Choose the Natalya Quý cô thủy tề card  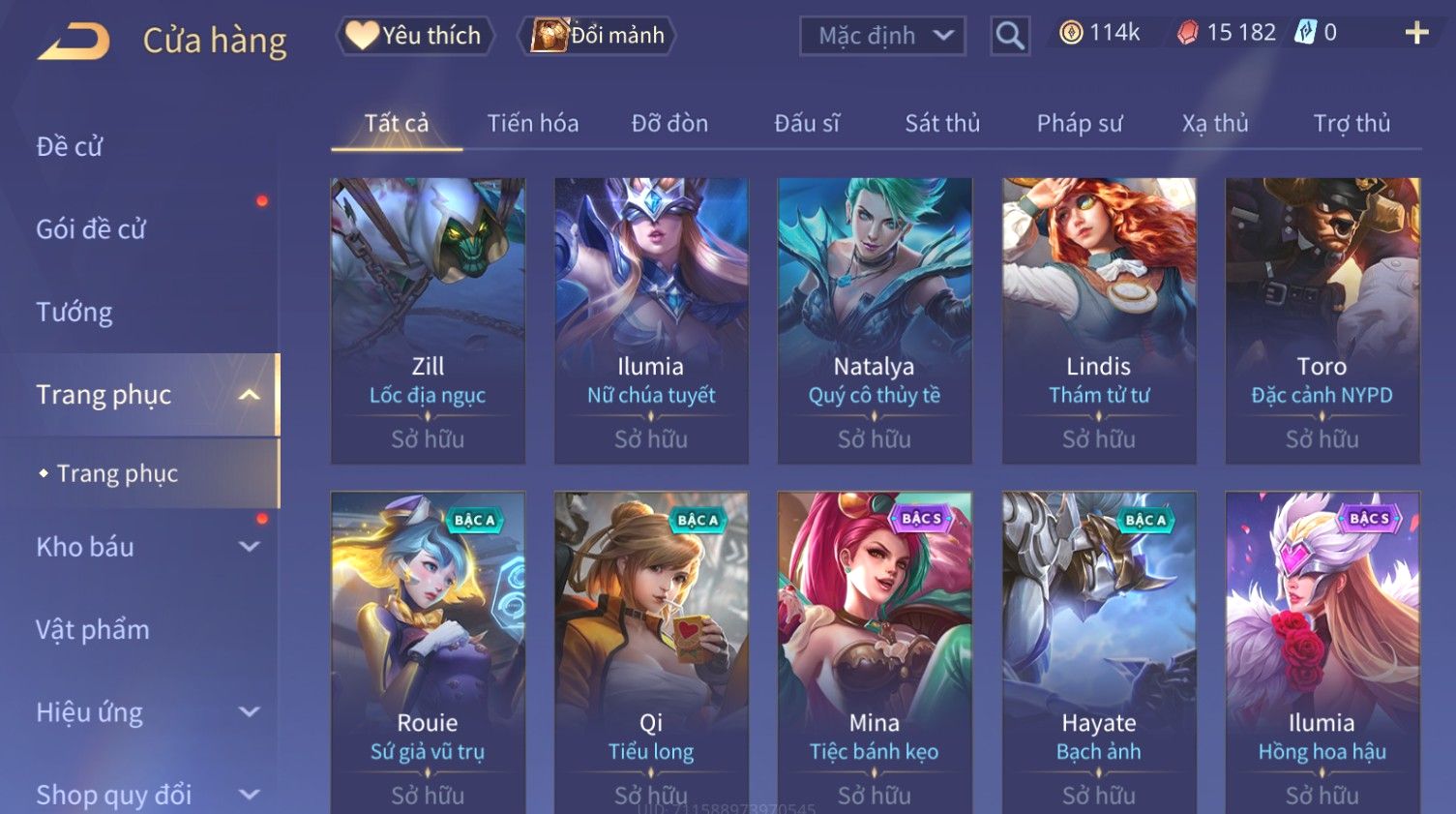(875, 319)
